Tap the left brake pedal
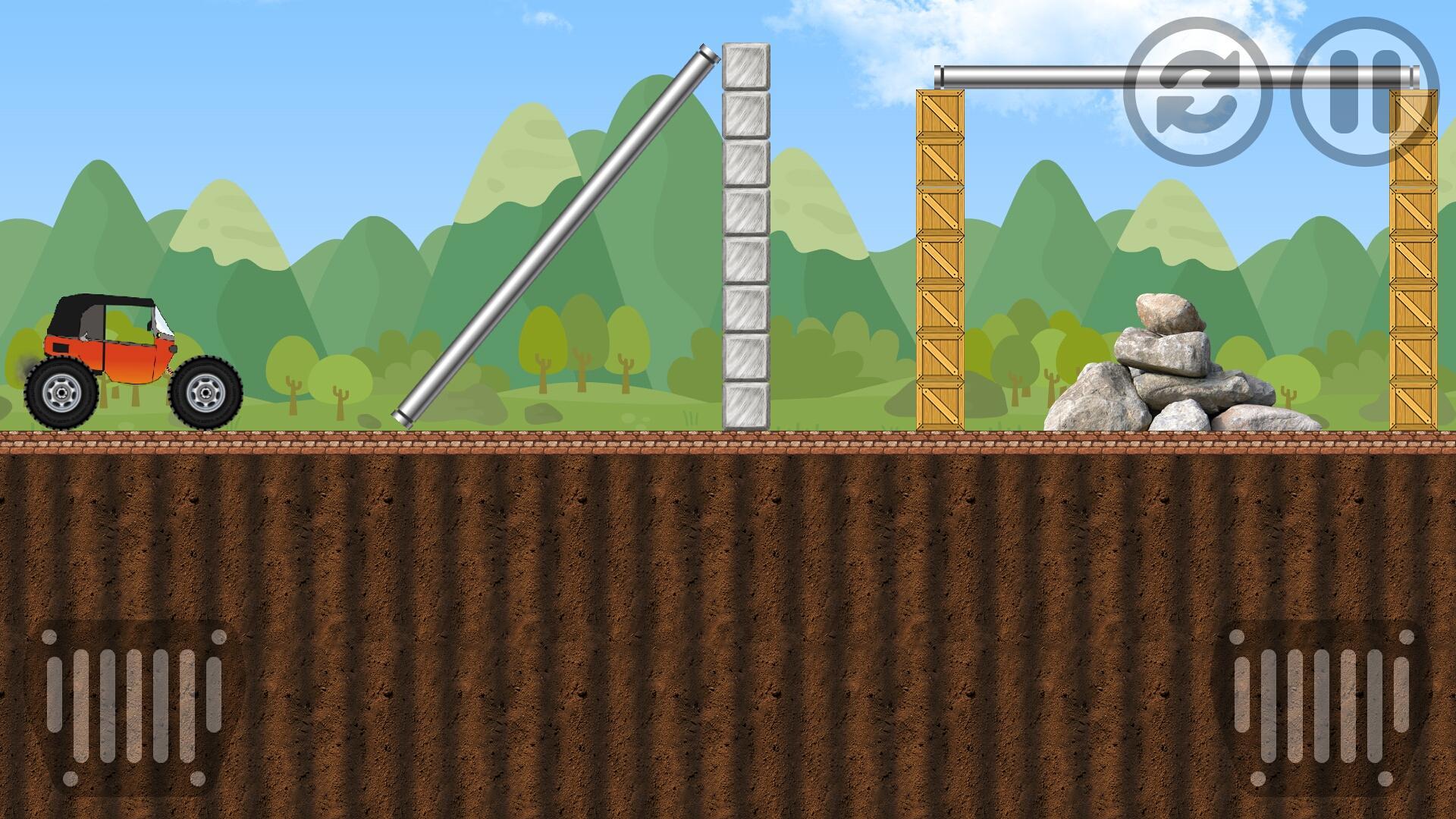Image resolution: width=1456 pixels, height=819 pixels. tap(134, 707)
